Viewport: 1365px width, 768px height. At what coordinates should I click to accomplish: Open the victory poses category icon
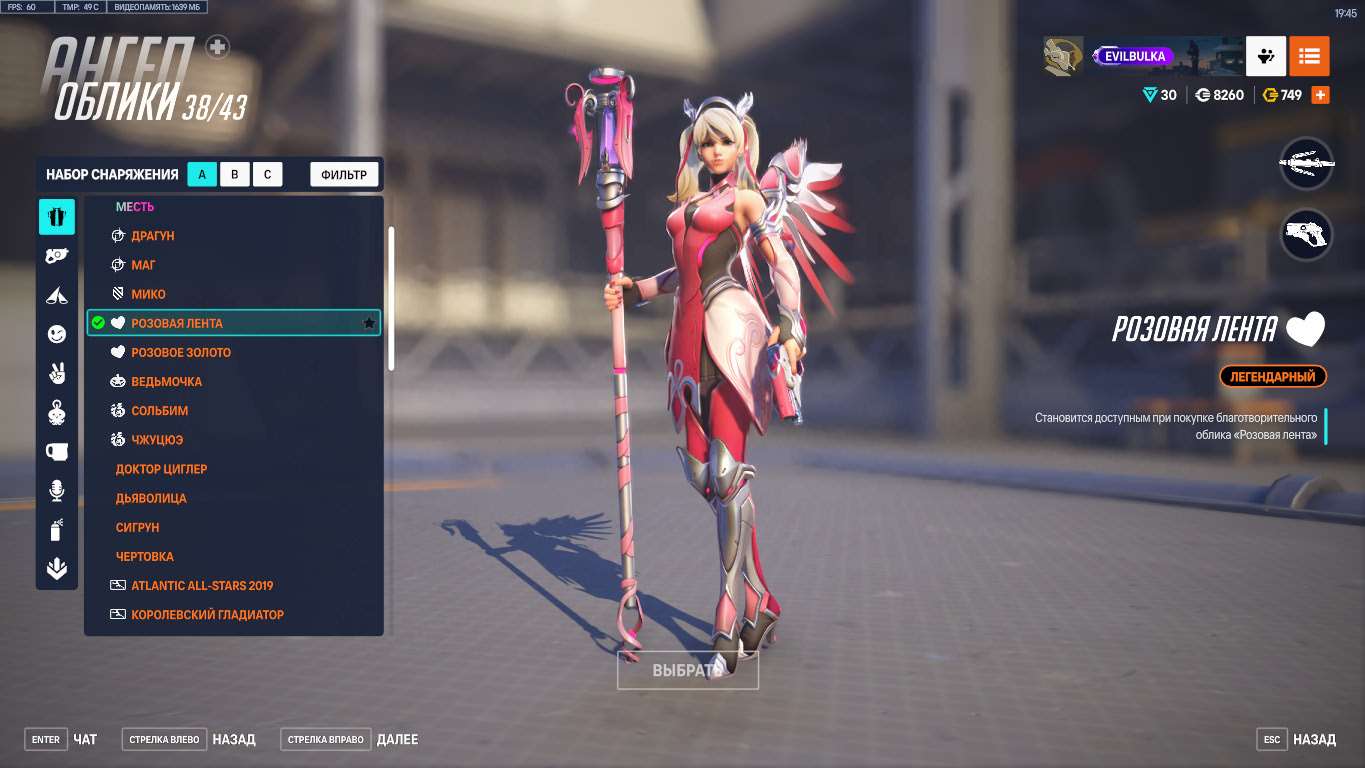tap(56, 294)
